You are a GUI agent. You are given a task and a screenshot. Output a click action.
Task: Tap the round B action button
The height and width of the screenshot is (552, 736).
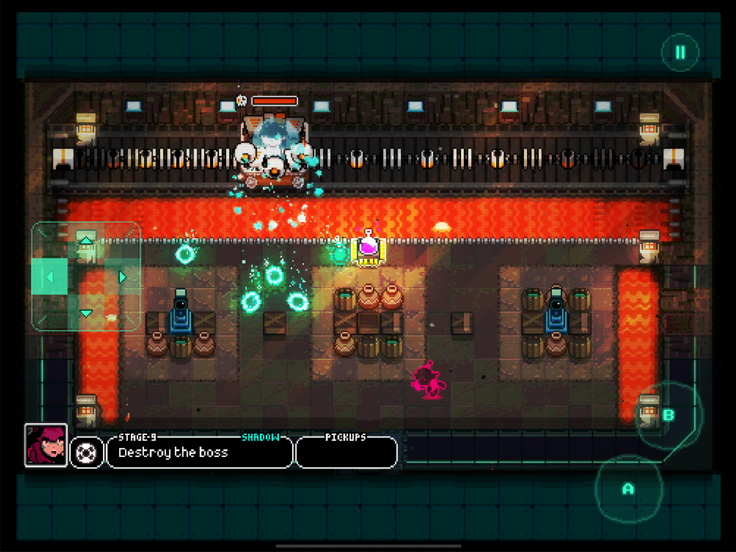pos(669,415)
